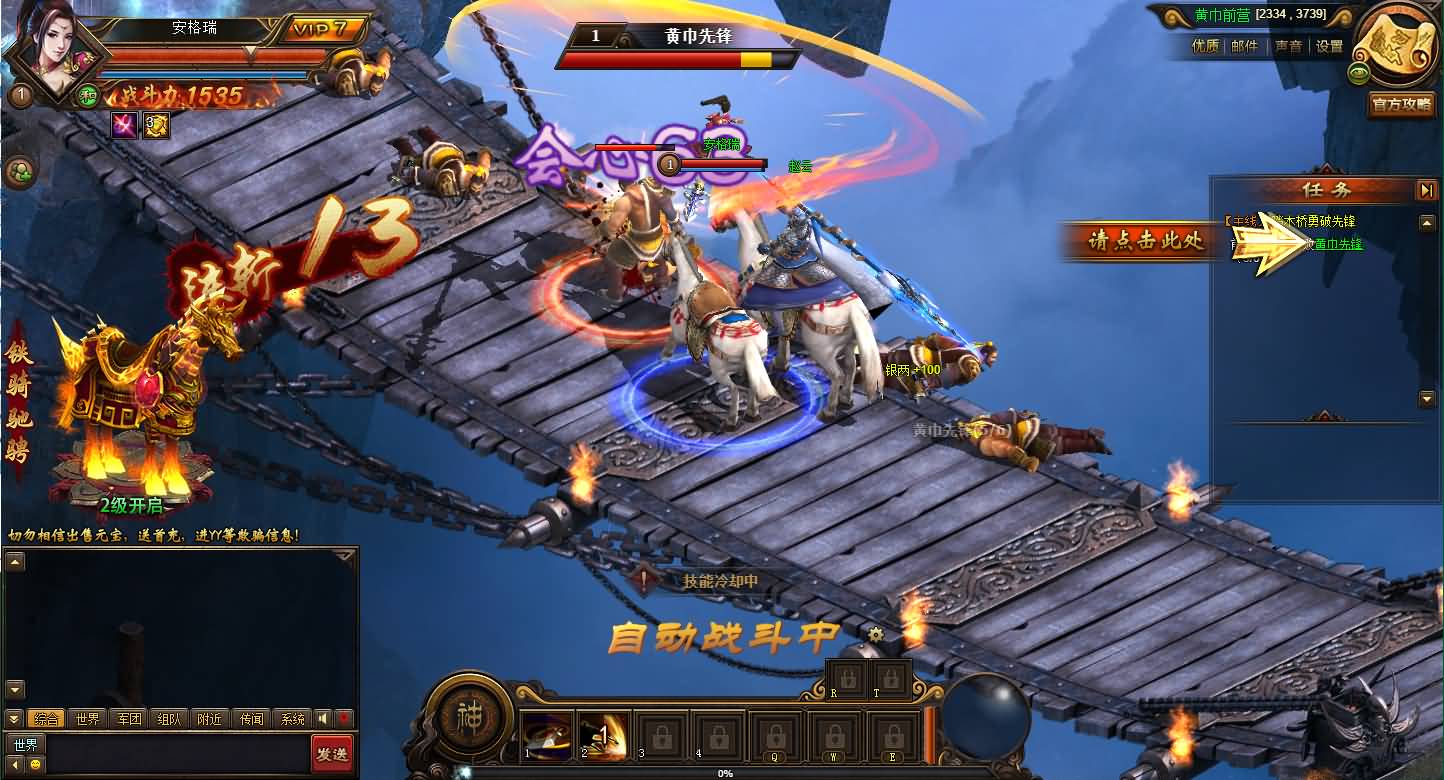1444x780 pixels.
Task: Open the 邮件 mail menu
Action: point(1245,46)
